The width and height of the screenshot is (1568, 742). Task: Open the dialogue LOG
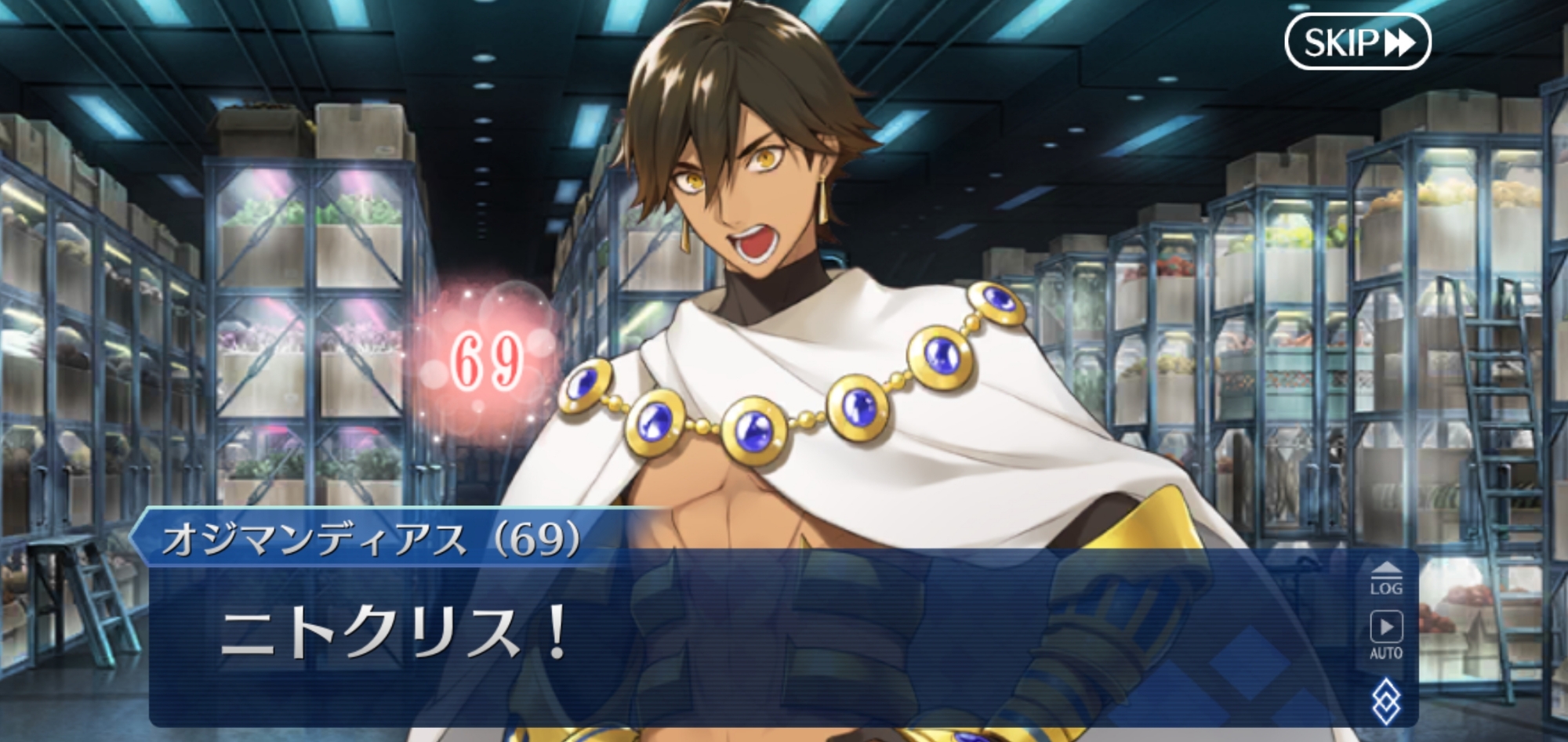tap(1385, 577)
